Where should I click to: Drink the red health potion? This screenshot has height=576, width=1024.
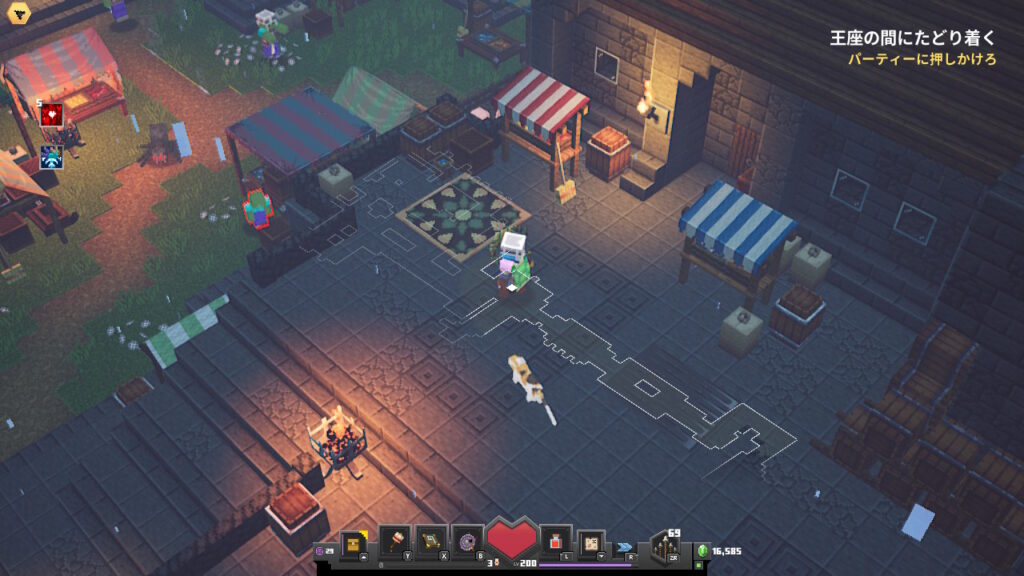tap(555, 541)
